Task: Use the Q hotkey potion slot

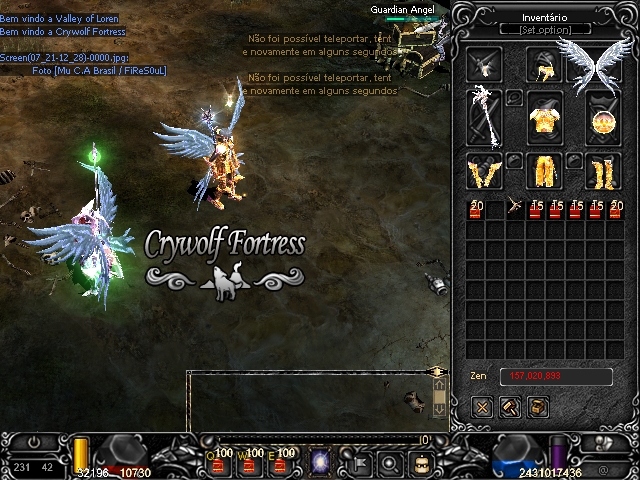Action: [x=219, y=462]
